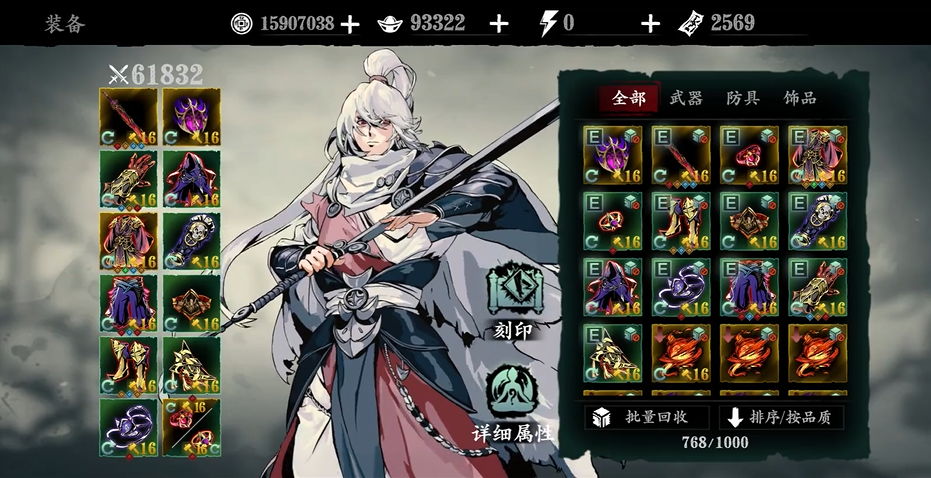This screenshot has height=478, width=931.
Task: Select the 防具 armor tab
Action: 743,98
